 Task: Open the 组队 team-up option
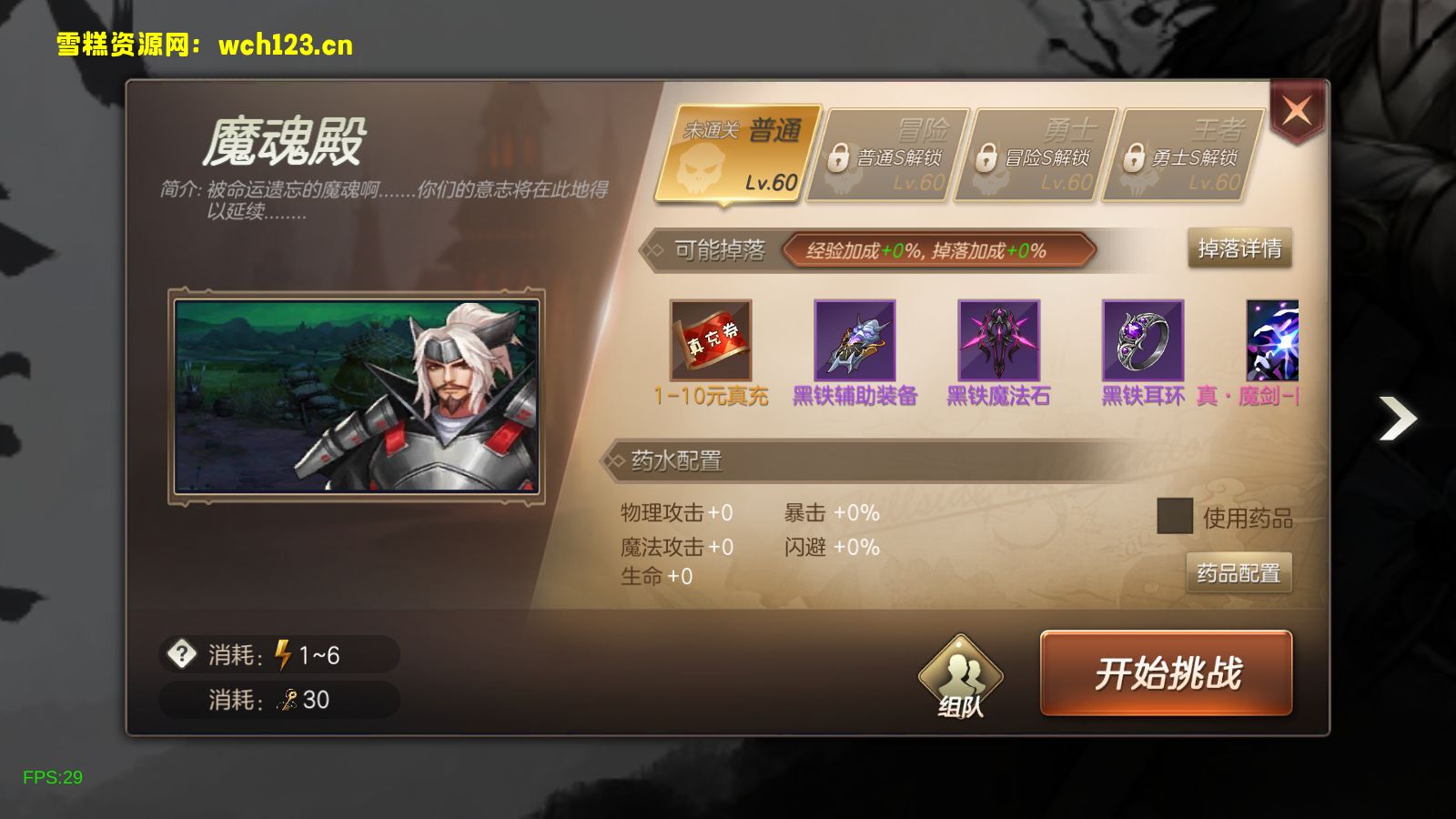(960, 676)
